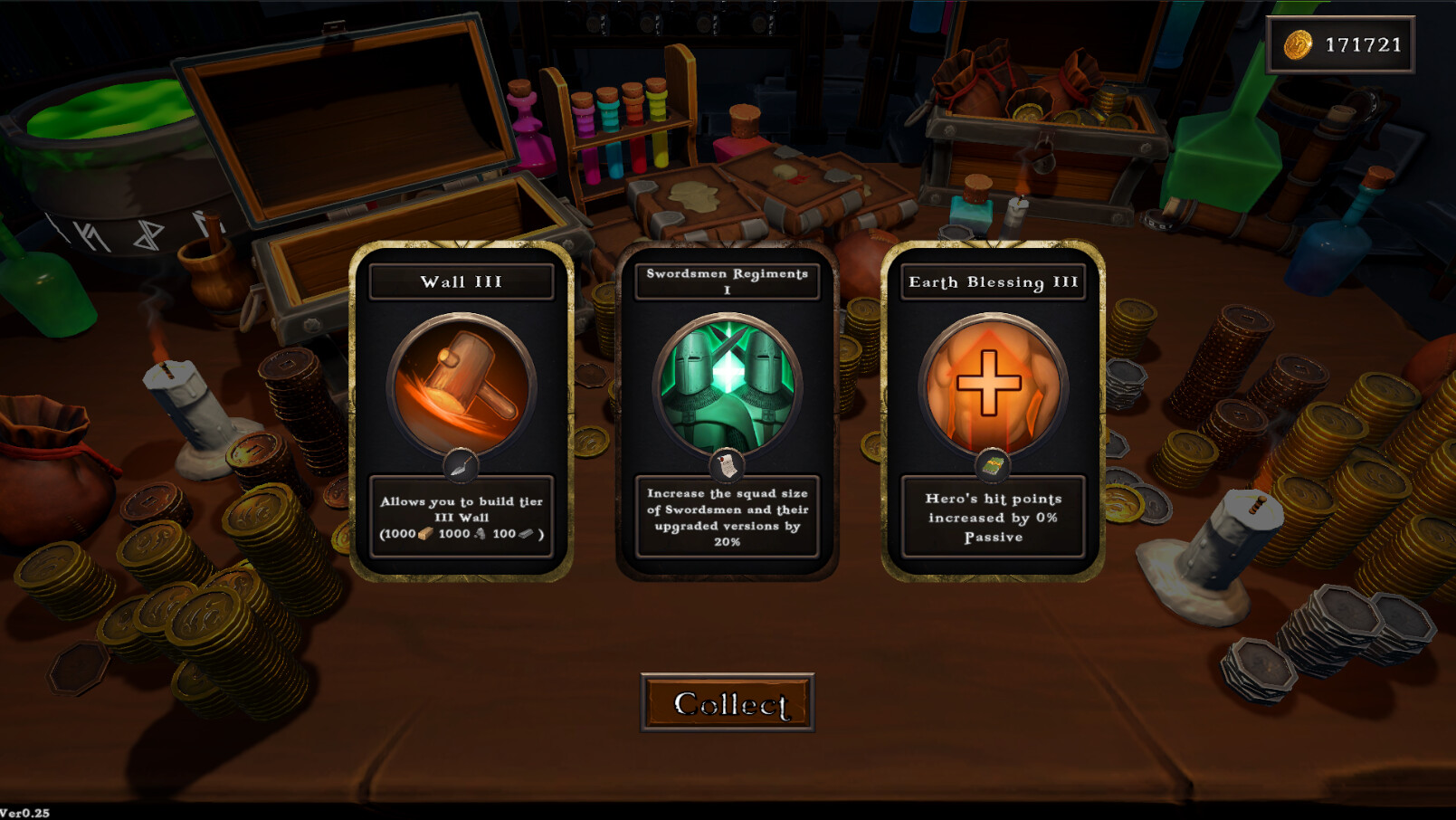This screenshot has width=1456, height=820.
Task: Expand the Swordsmen Regiments I title banner
Action: (x=728, y=281)
